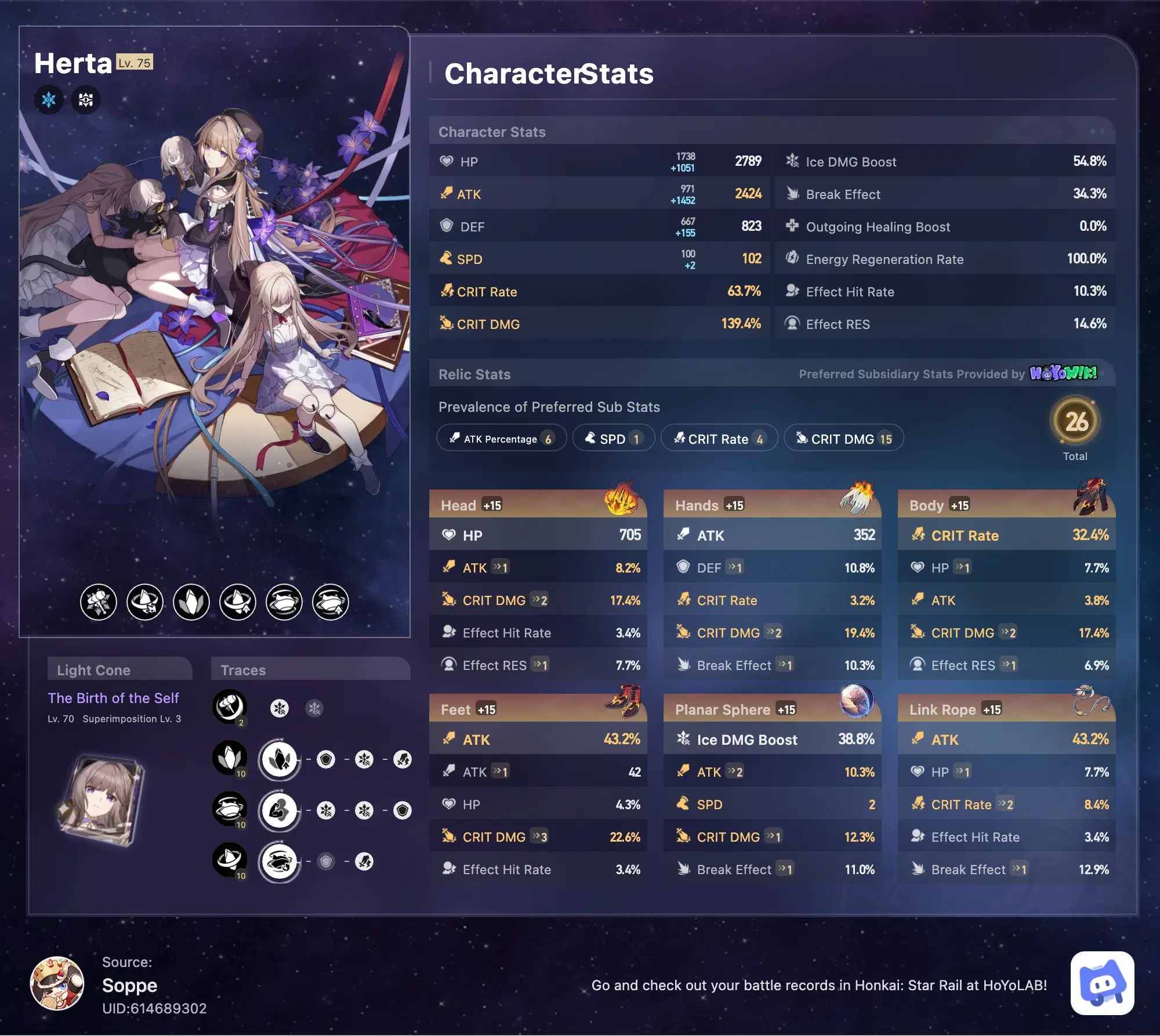Toggle the CRIT DMG 15 filter chip

pyautogui.click(x=843, y=439)
